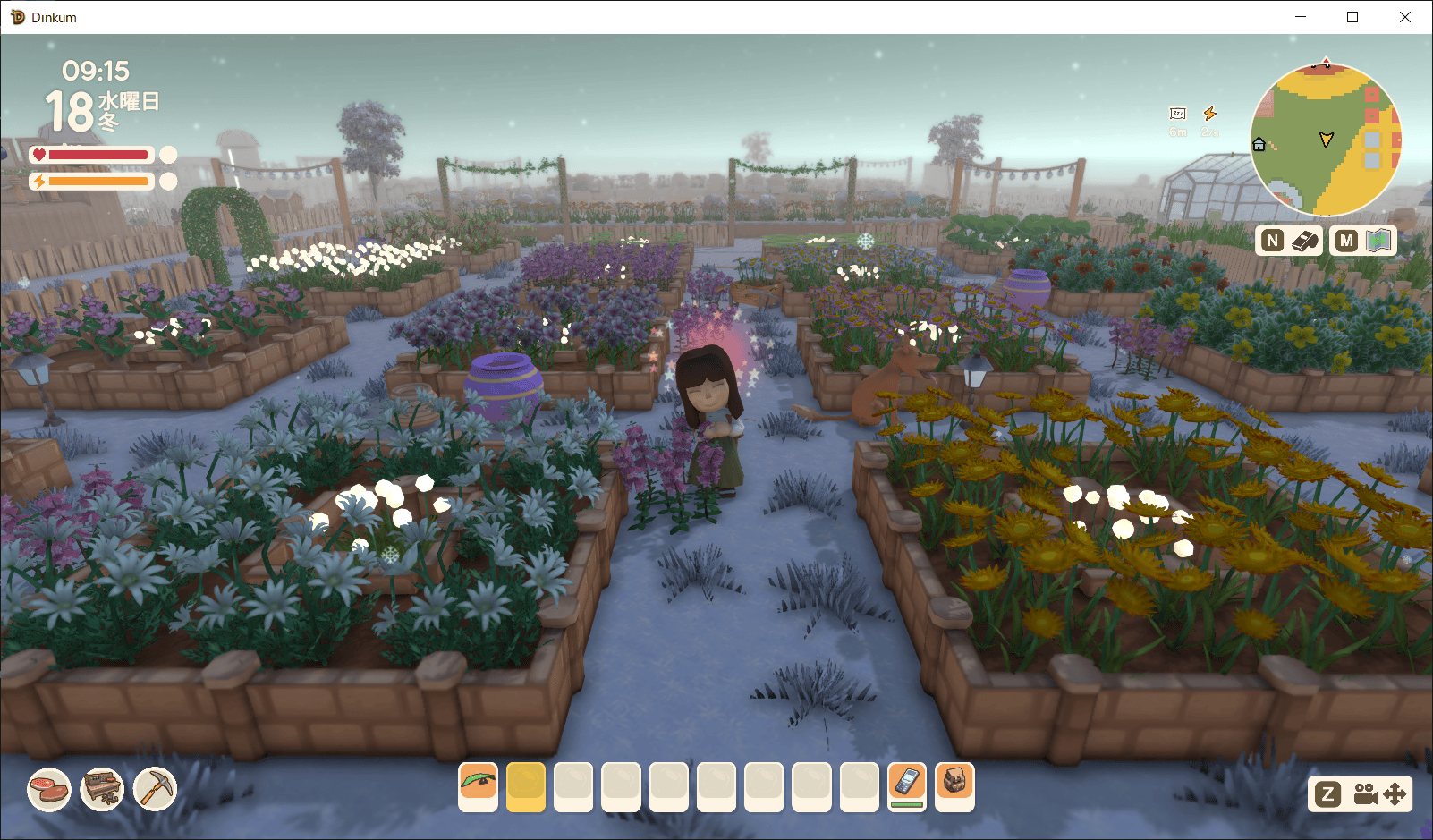Maximize the Dinkum window
Viewport: 1433px width, 840px height.
[x=1352, y=17]
